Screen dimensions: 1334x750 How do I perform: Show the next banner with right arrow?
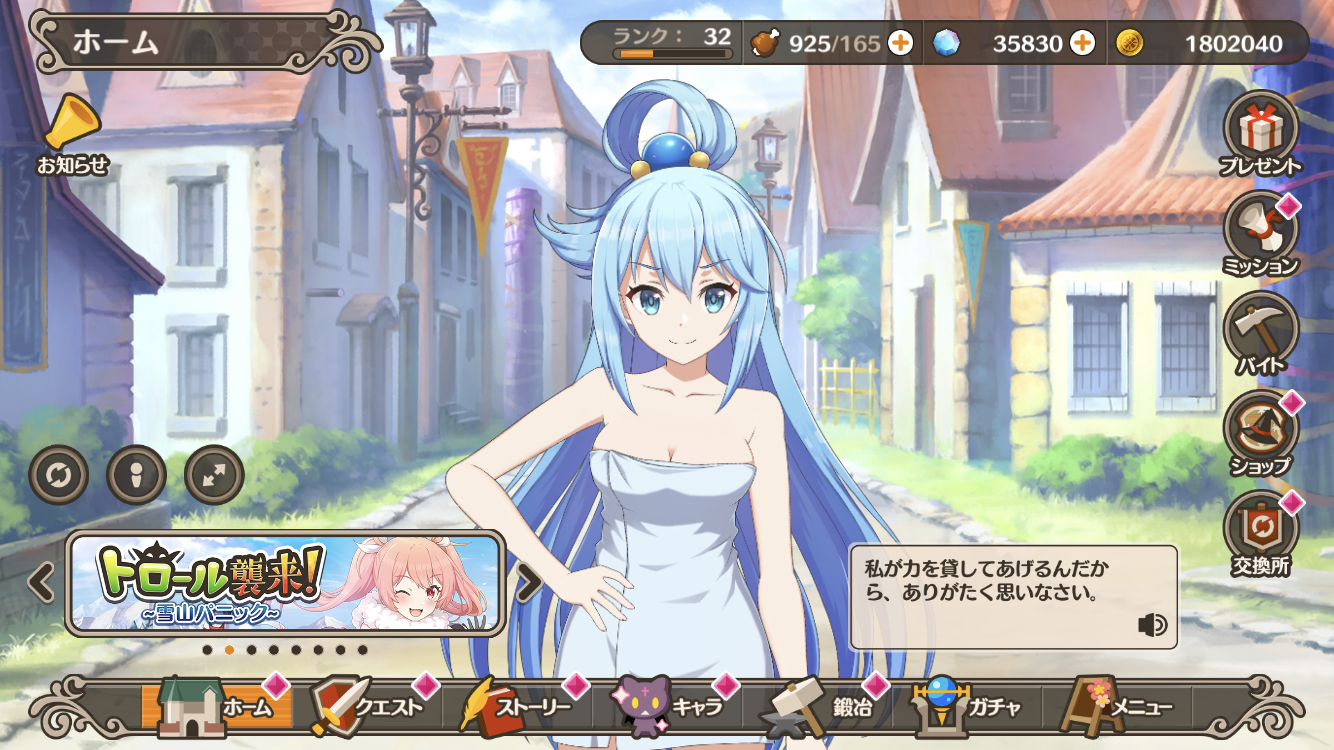coord(528,583)
